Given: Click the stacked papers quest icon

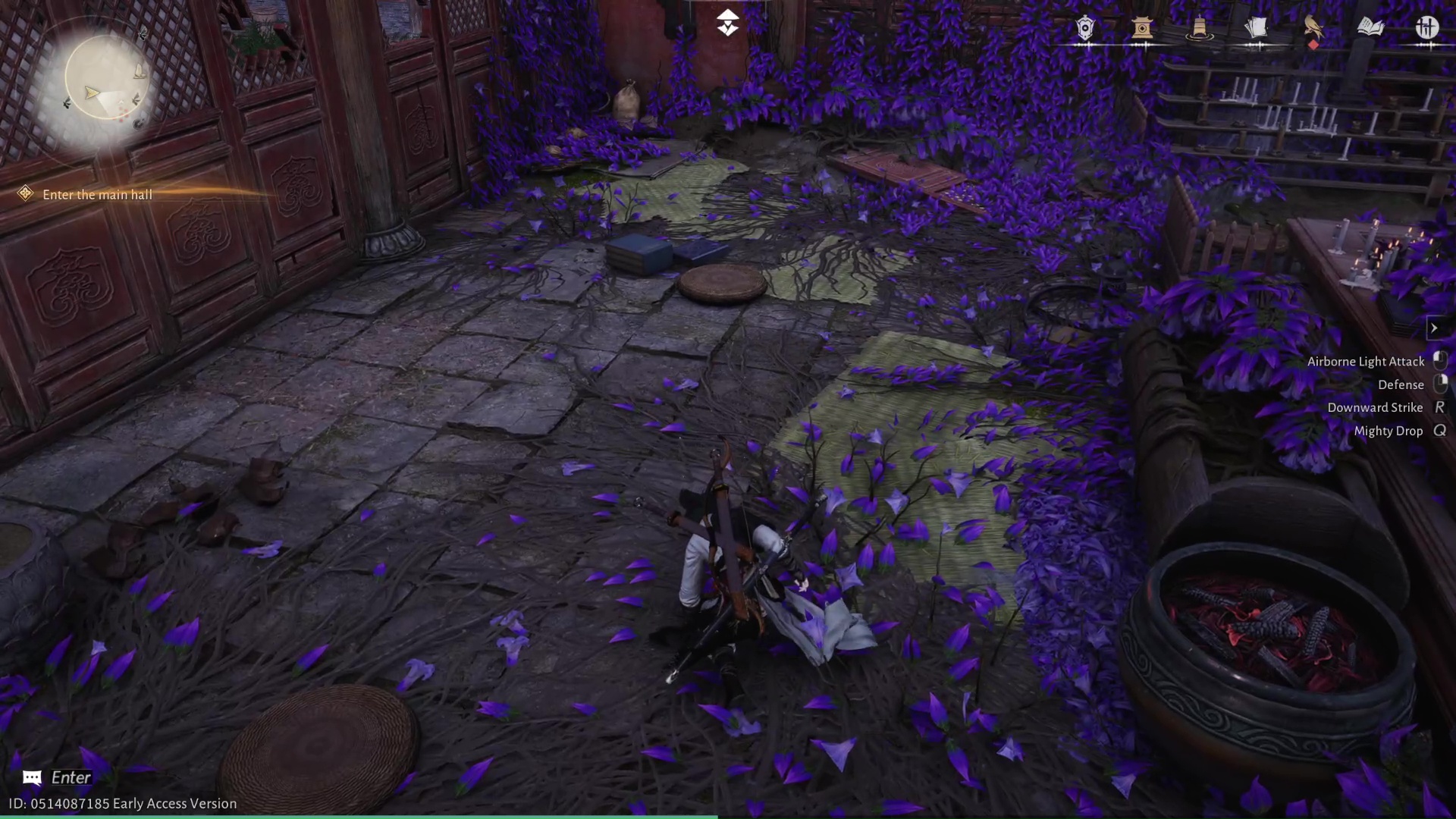Looking at the screenshot, I should [x=1256, y=27].
